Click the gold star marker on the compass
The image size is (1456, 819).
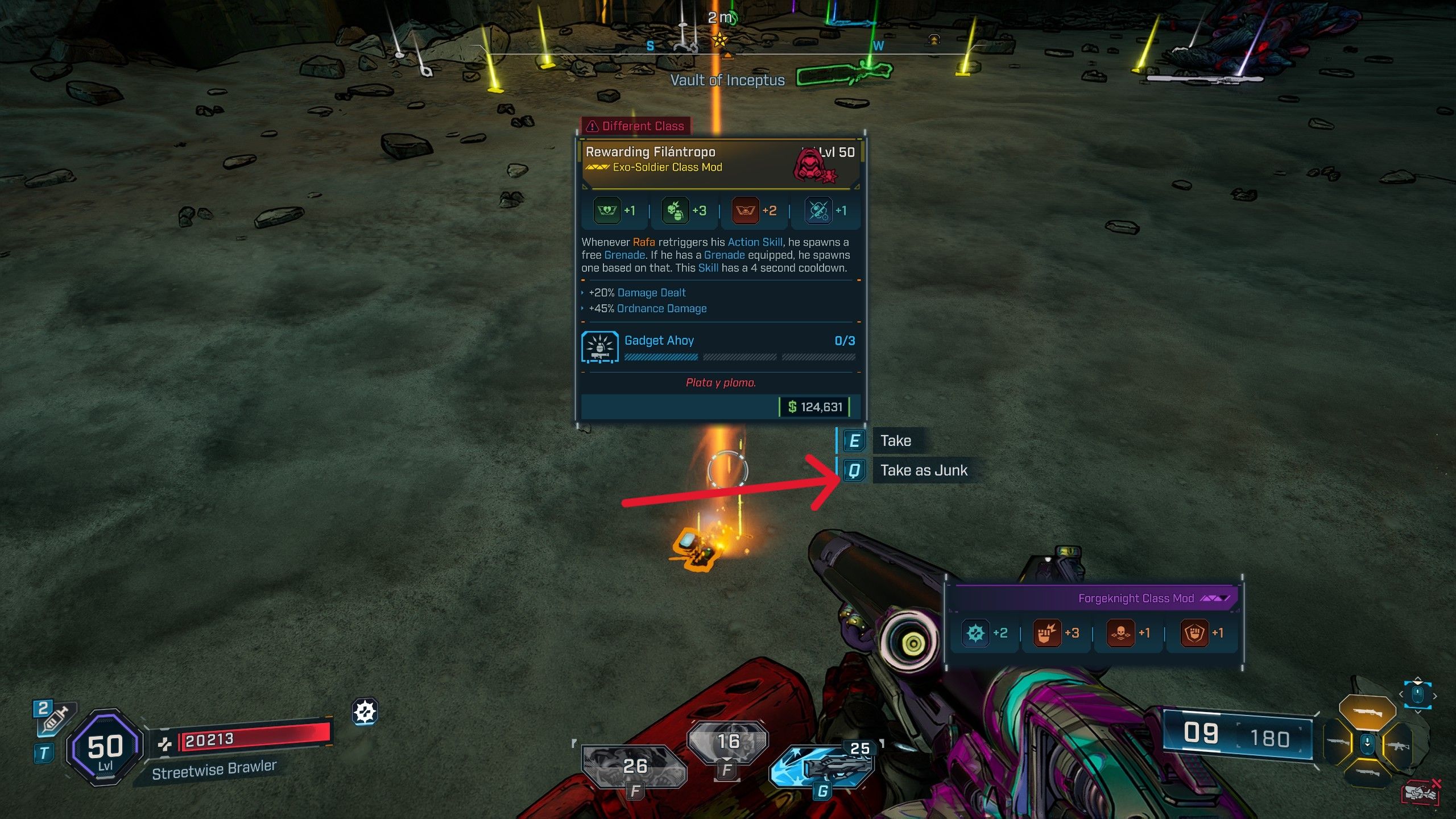coord(720,40)
